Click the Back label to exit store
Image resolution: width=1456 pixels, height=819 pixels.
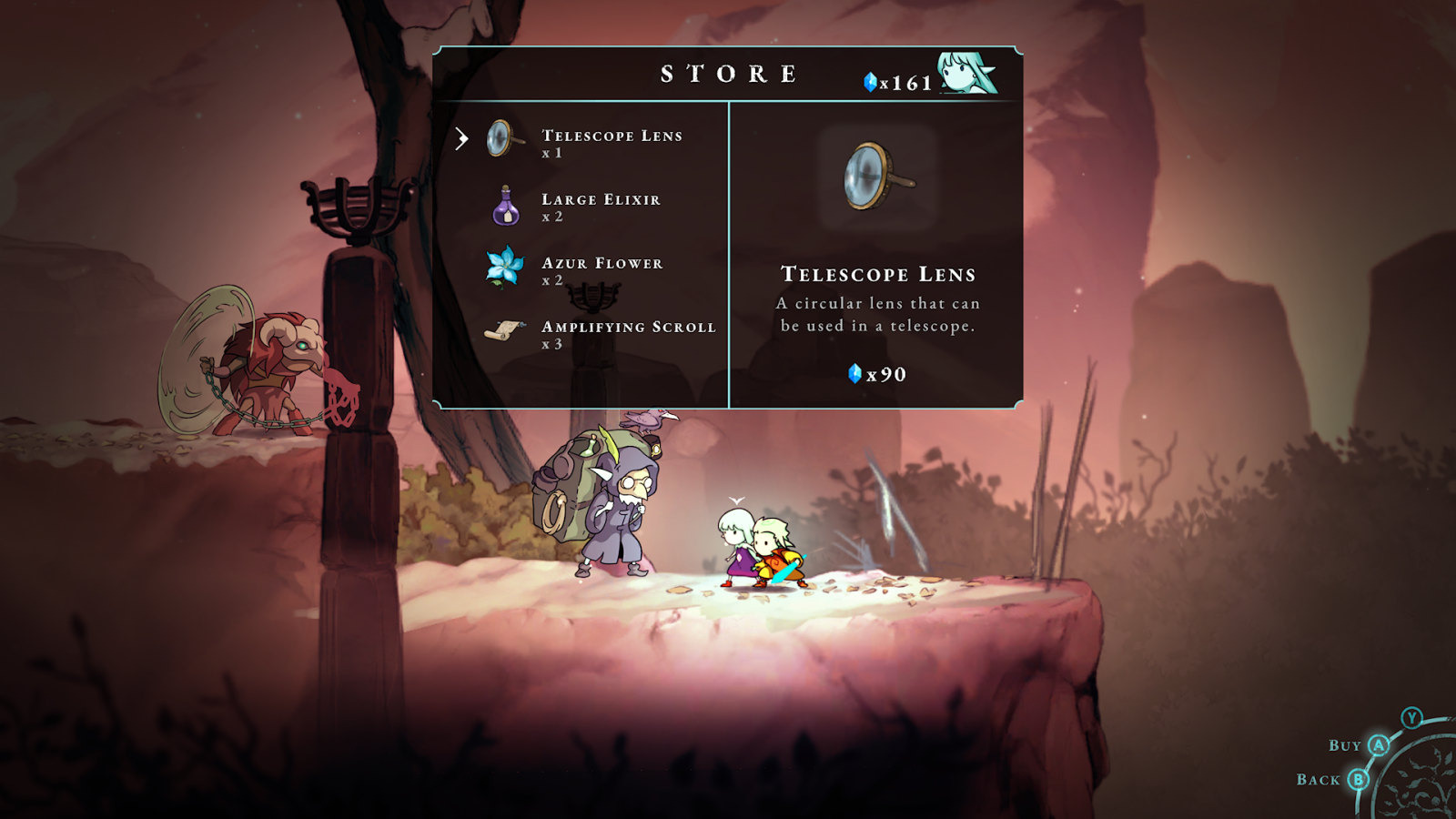pos(1319,780)
